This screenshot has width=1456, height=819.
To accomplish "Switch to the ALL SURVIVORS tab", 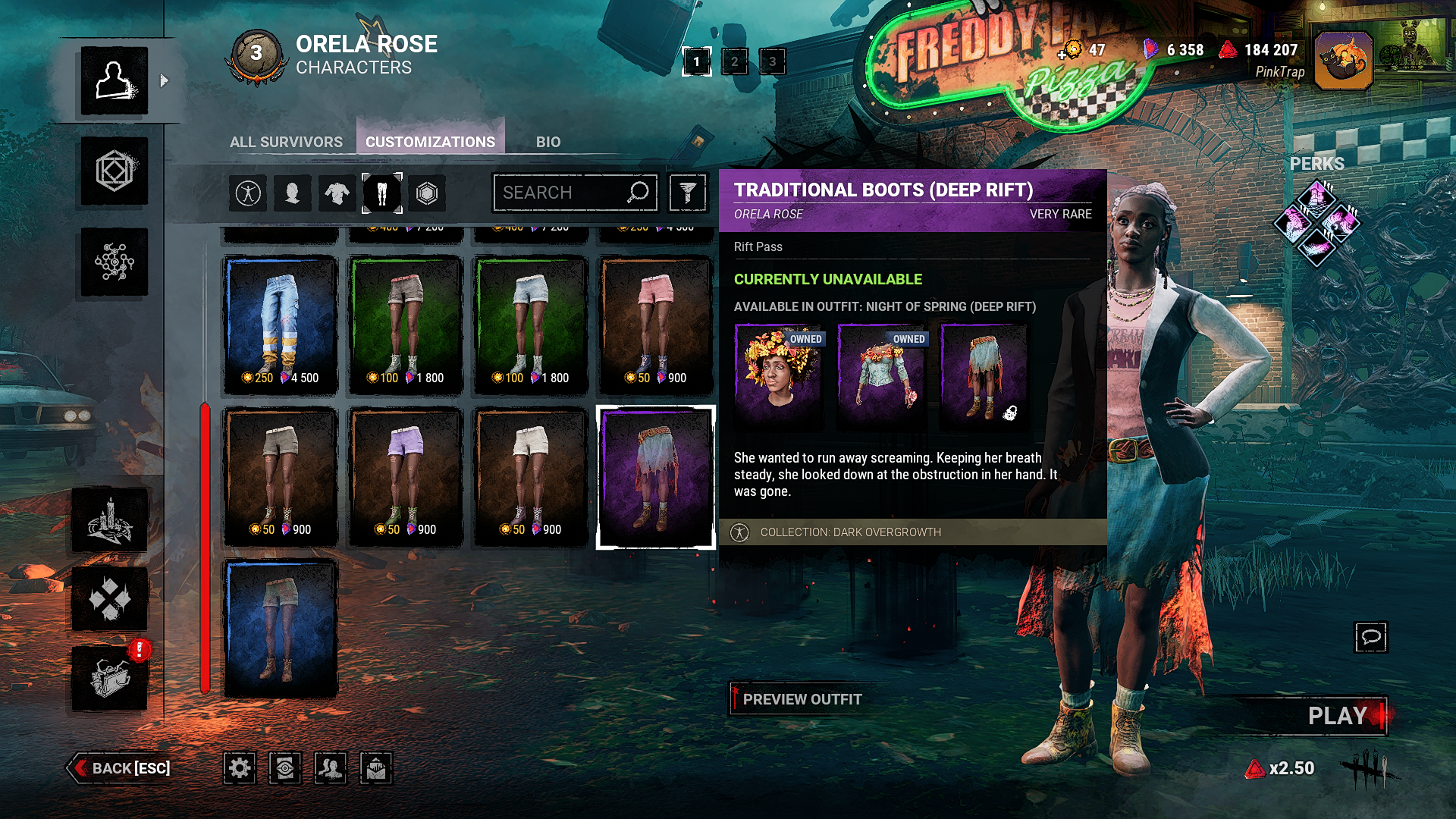I will (287, 141).
